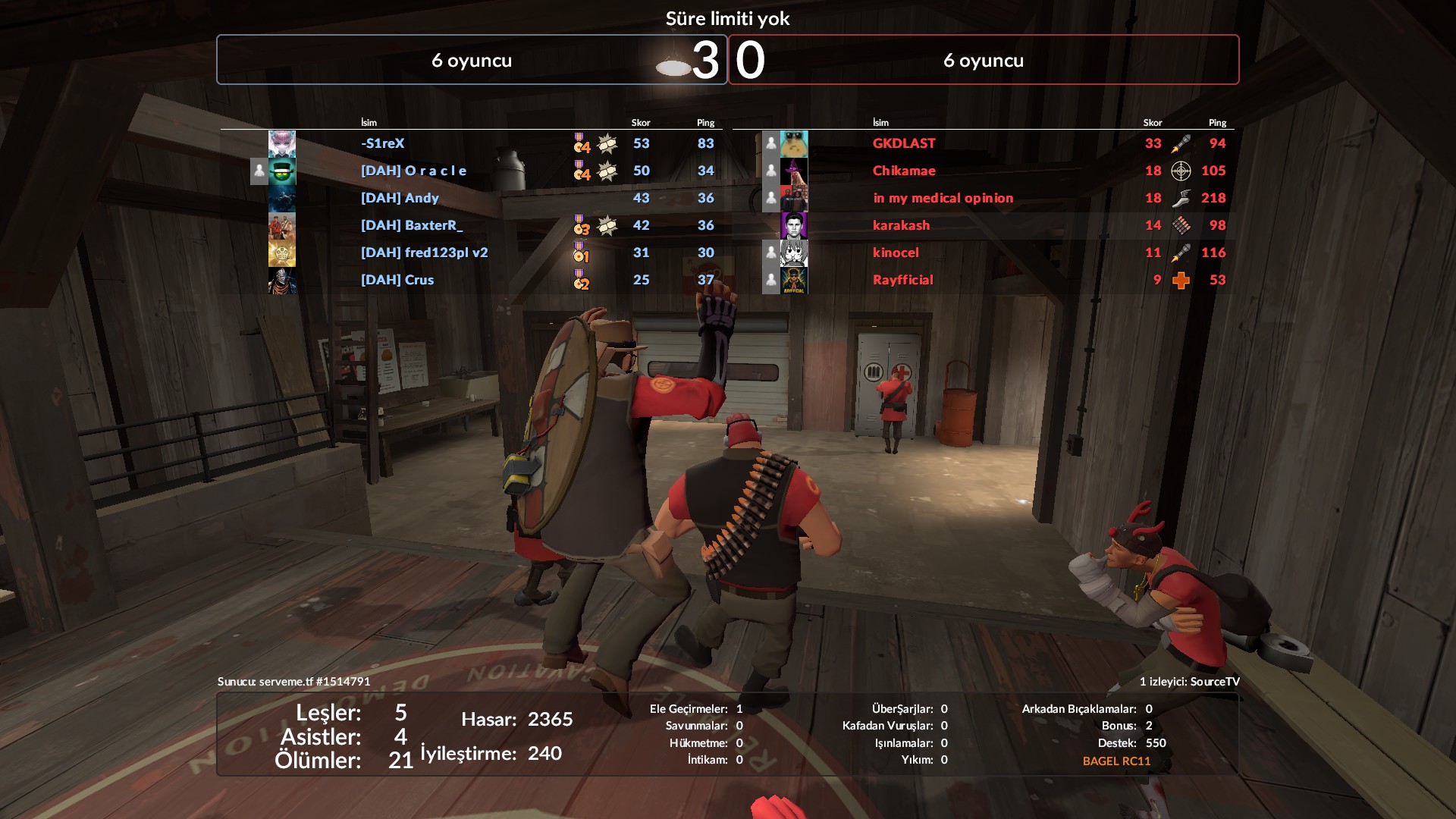This screenshot has height=819, width=1456.
Task: Click the Chikamae player row
Action: 904,171
